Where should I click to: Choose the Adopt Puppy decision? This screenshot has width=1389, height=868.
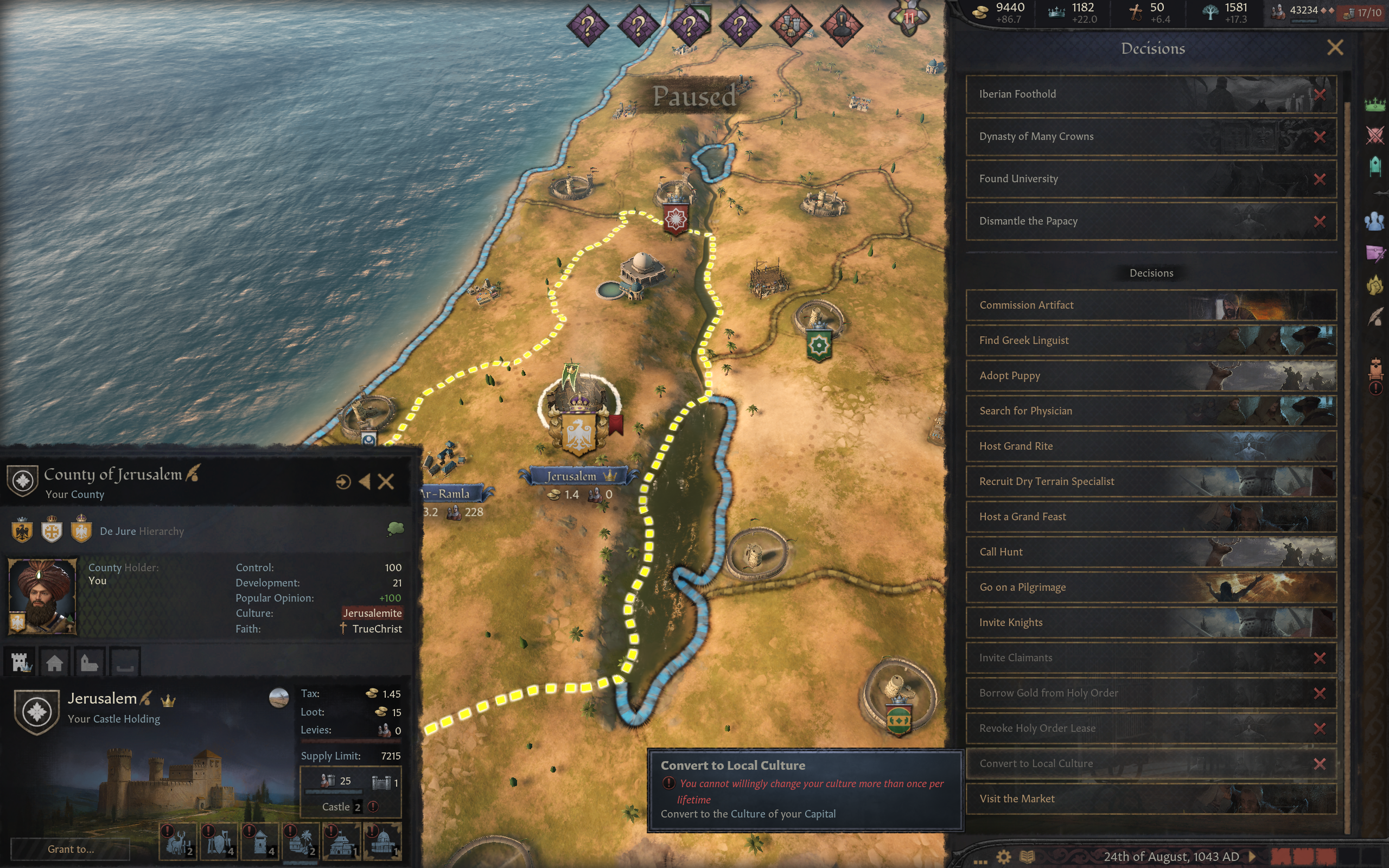click(1150, 375)
